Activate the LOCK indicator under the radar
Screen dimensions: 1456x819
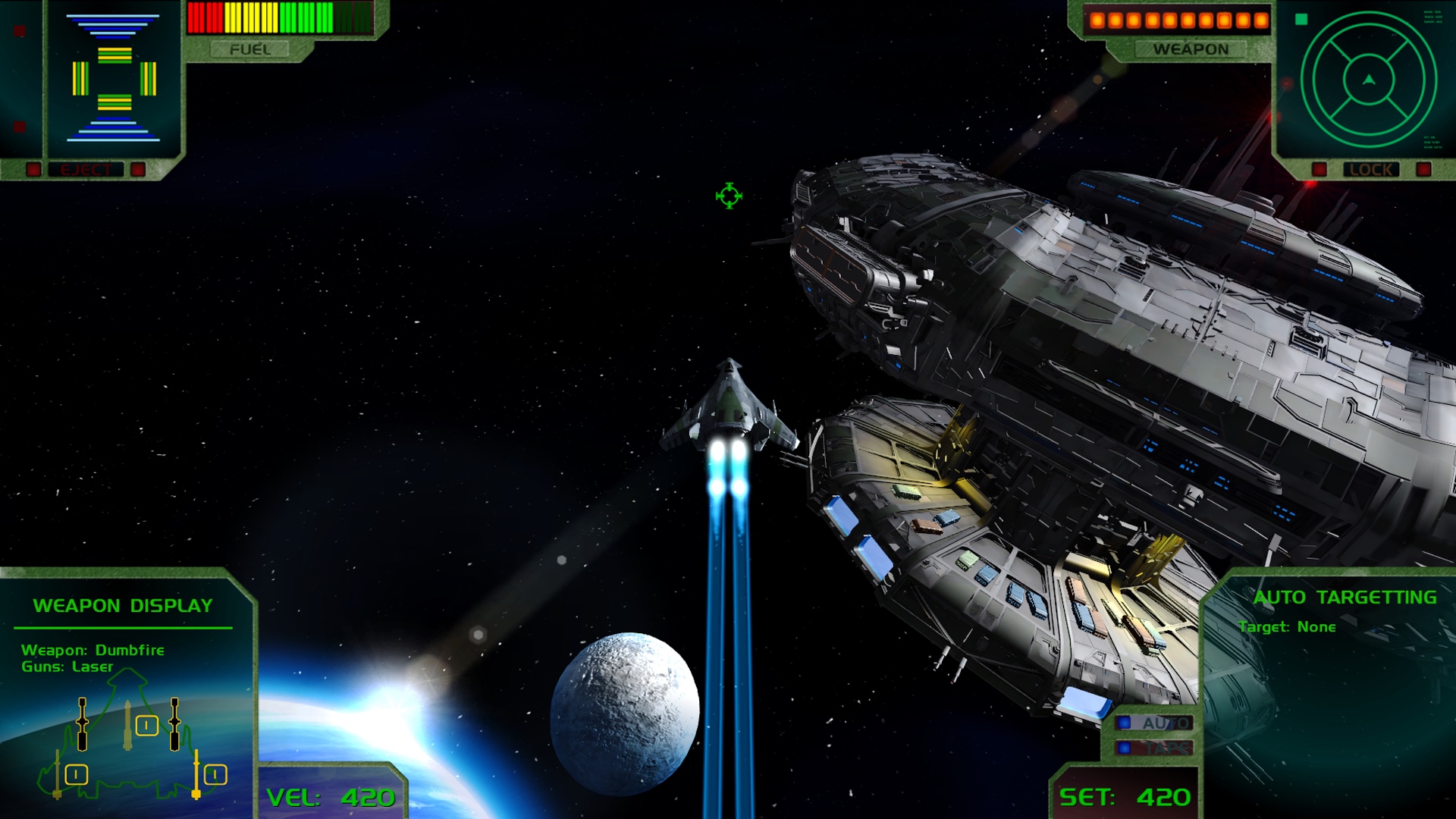point(1371,169)
